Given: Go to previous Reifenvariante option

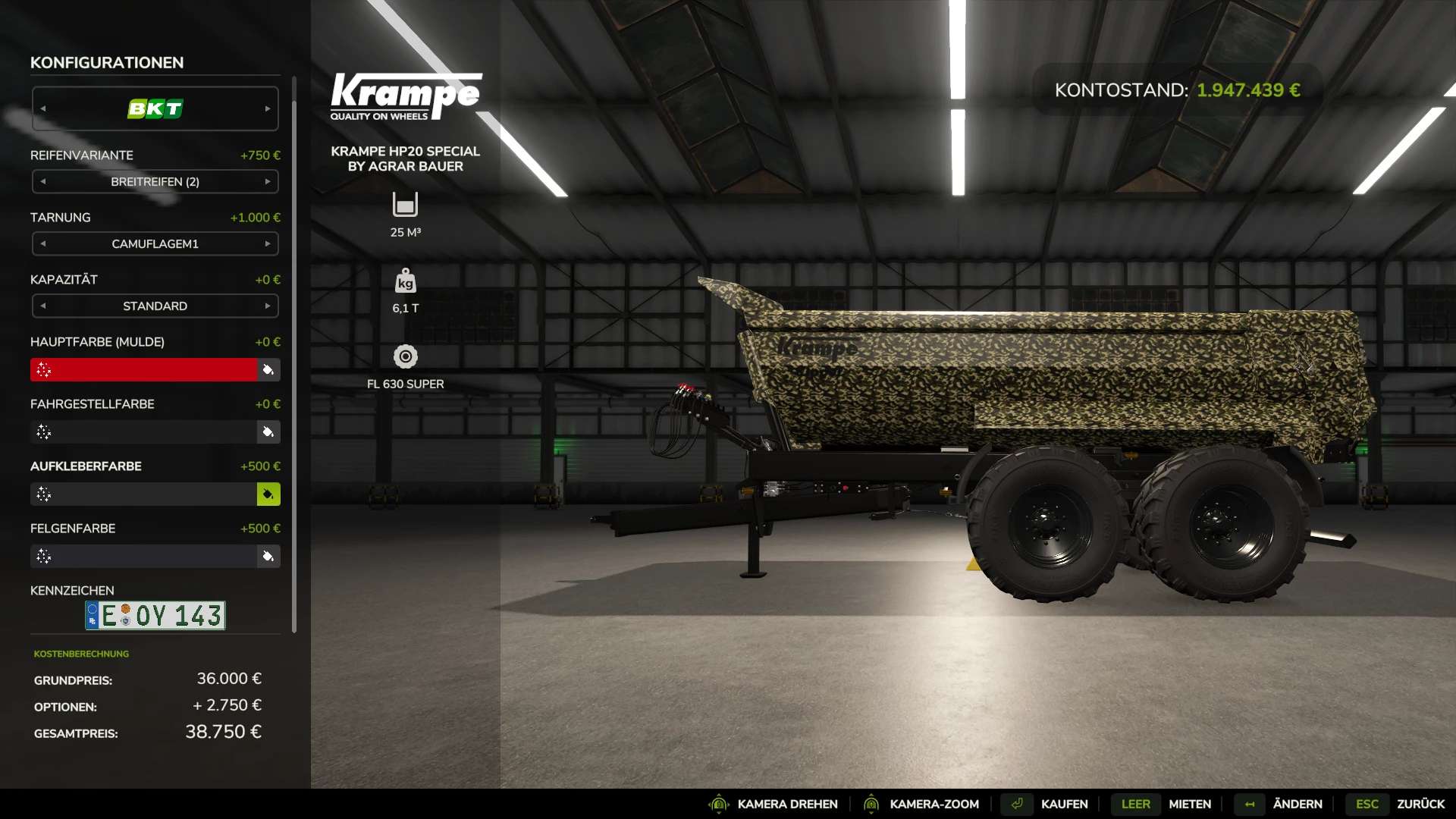Looking at the screenshot, I should pos(43,182).
